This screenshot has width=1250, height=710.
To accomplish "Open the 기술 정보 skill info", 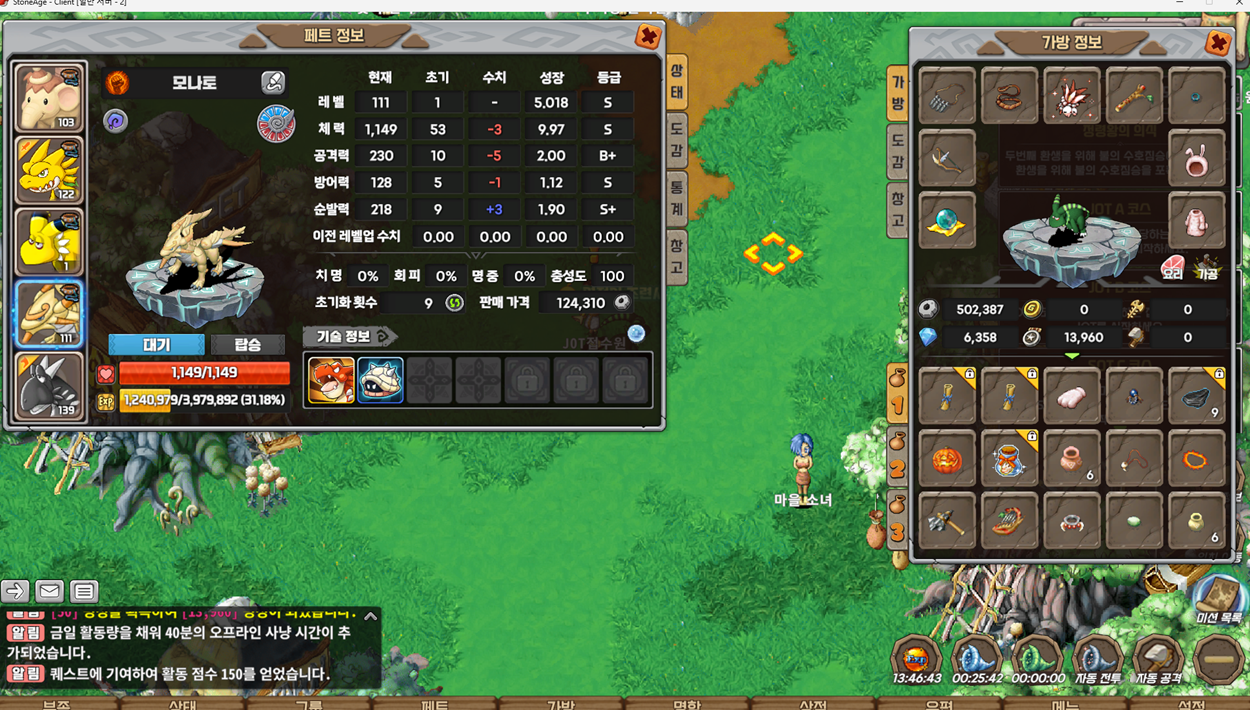I will point(349,336).
